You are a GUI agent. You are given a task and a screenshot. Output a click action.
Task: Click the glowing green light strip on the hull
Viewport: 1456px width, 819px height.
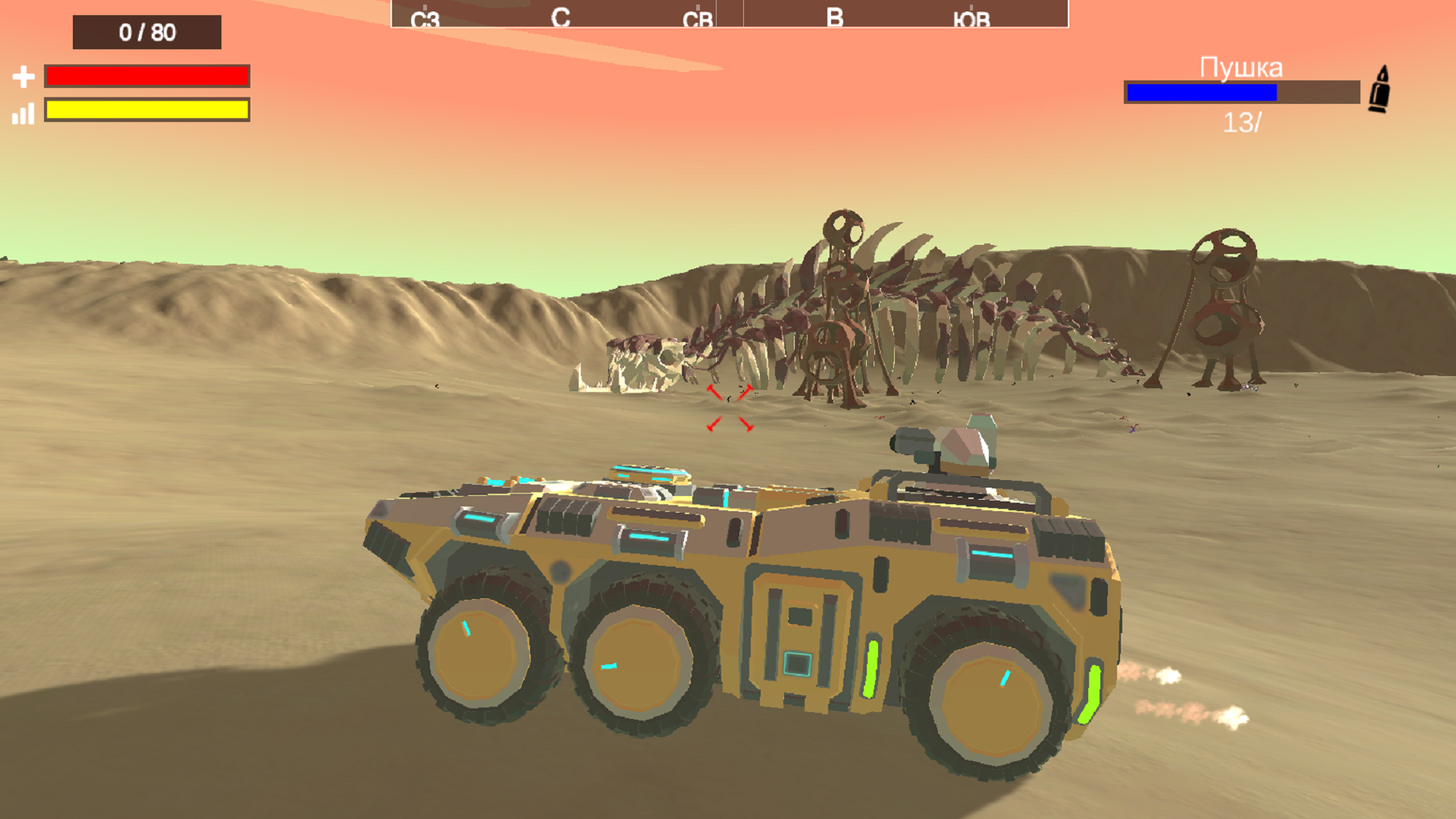coord(872,667)
